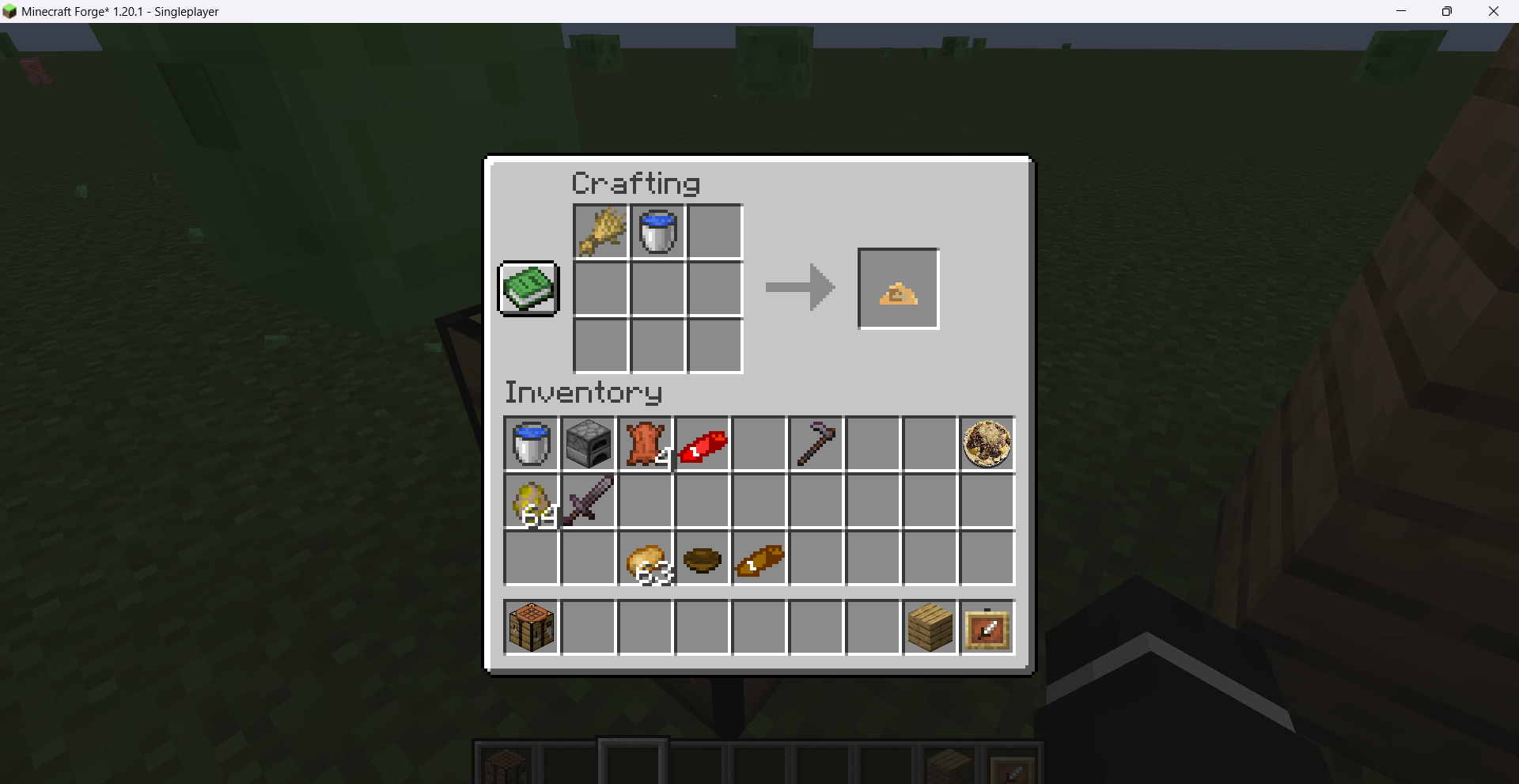Pick up the furnace from the inventory
1519x784 pixels.
pyautogui.click(x=588, y=444)
